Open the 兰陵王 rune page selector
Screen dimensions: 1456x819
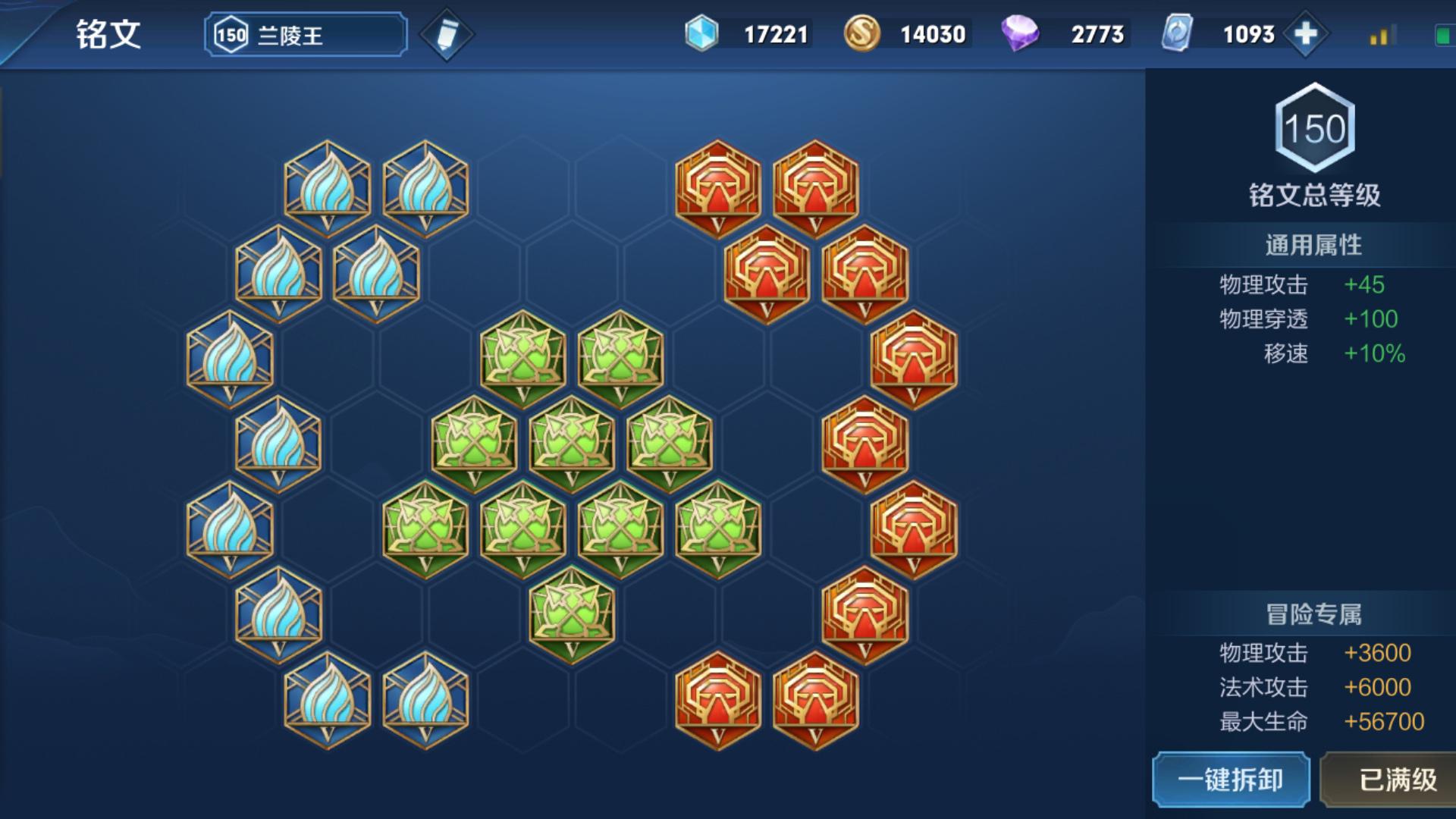[306, 35]
